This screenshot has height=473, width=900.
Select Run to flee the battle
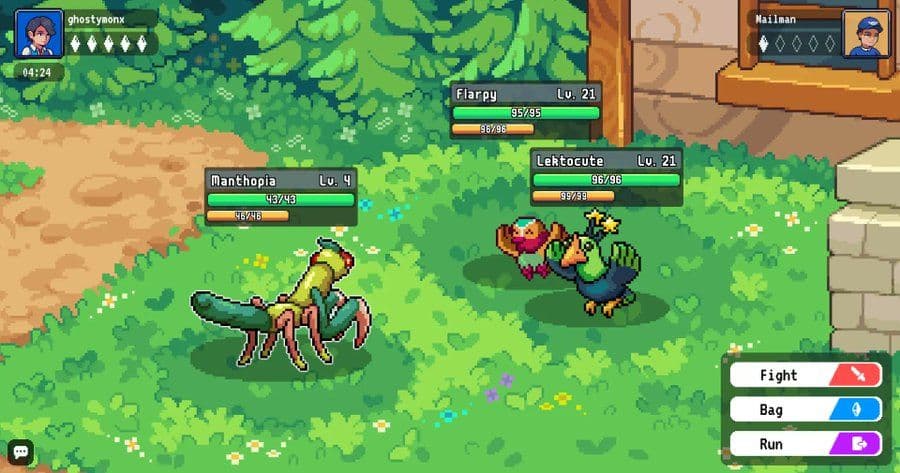805,443
